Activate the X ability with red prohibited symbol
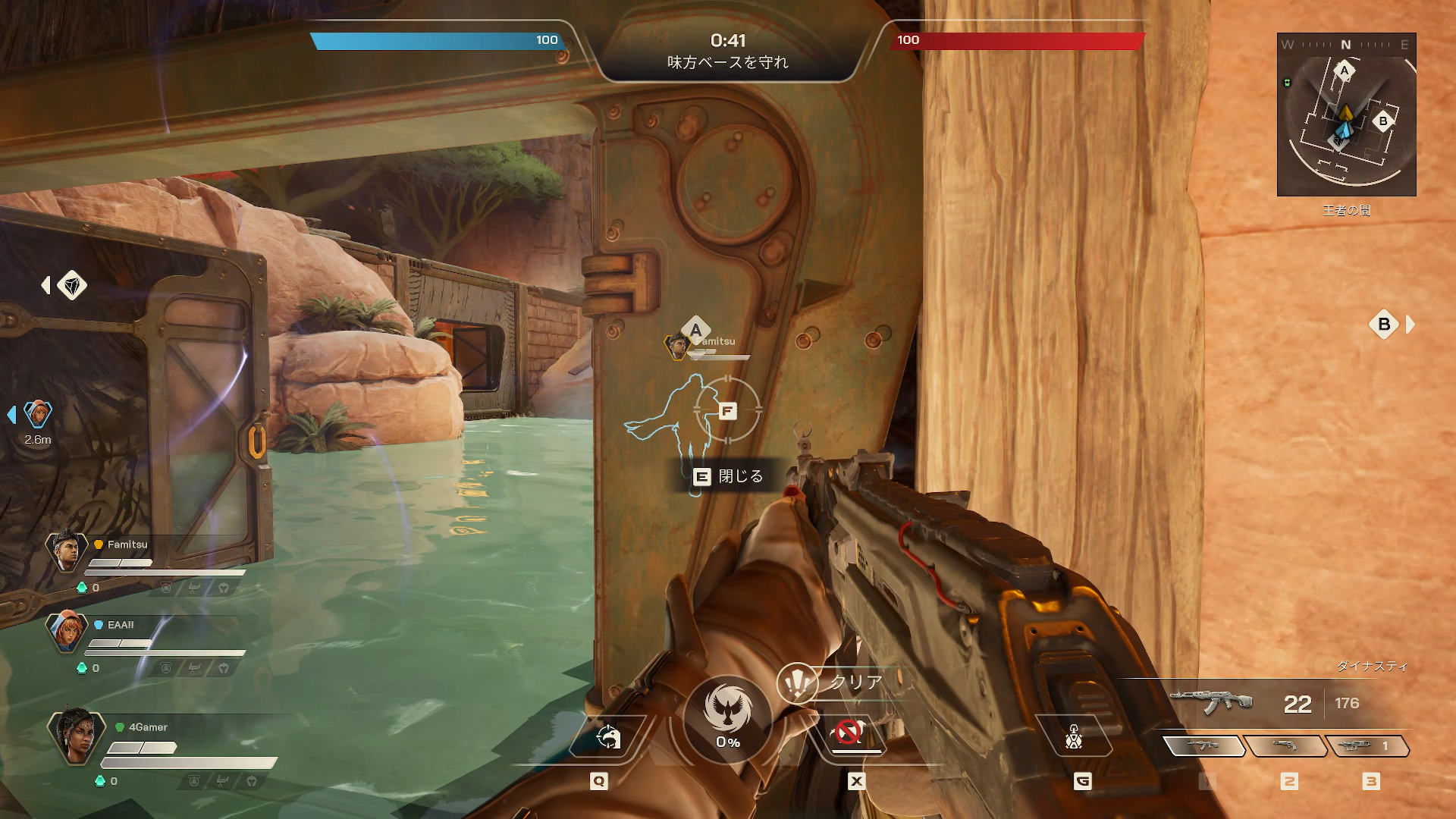Screen dimensions: 1456x819 (848, 733)
